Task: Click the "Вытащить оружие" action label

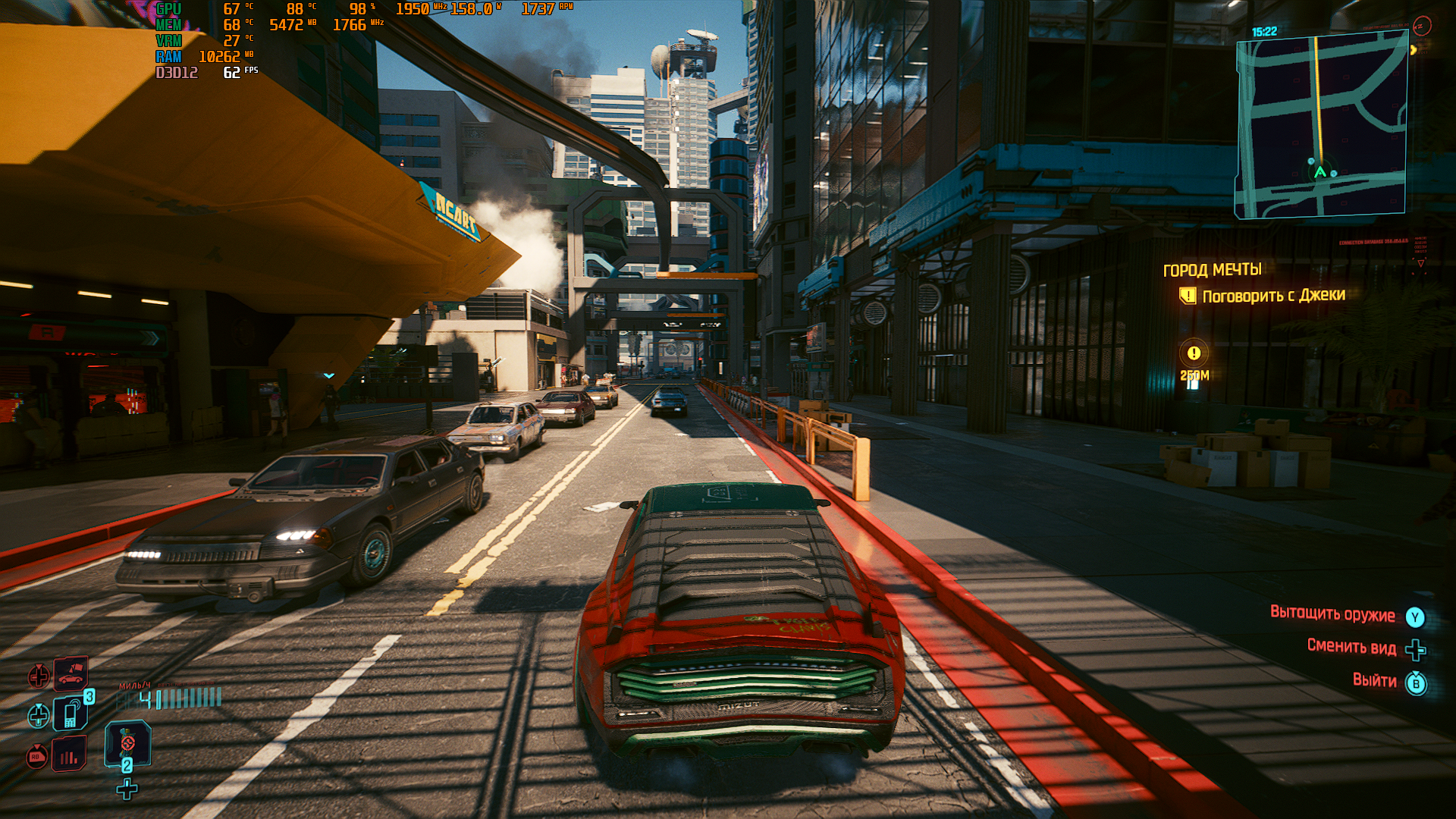Action: click(1332, 614)
